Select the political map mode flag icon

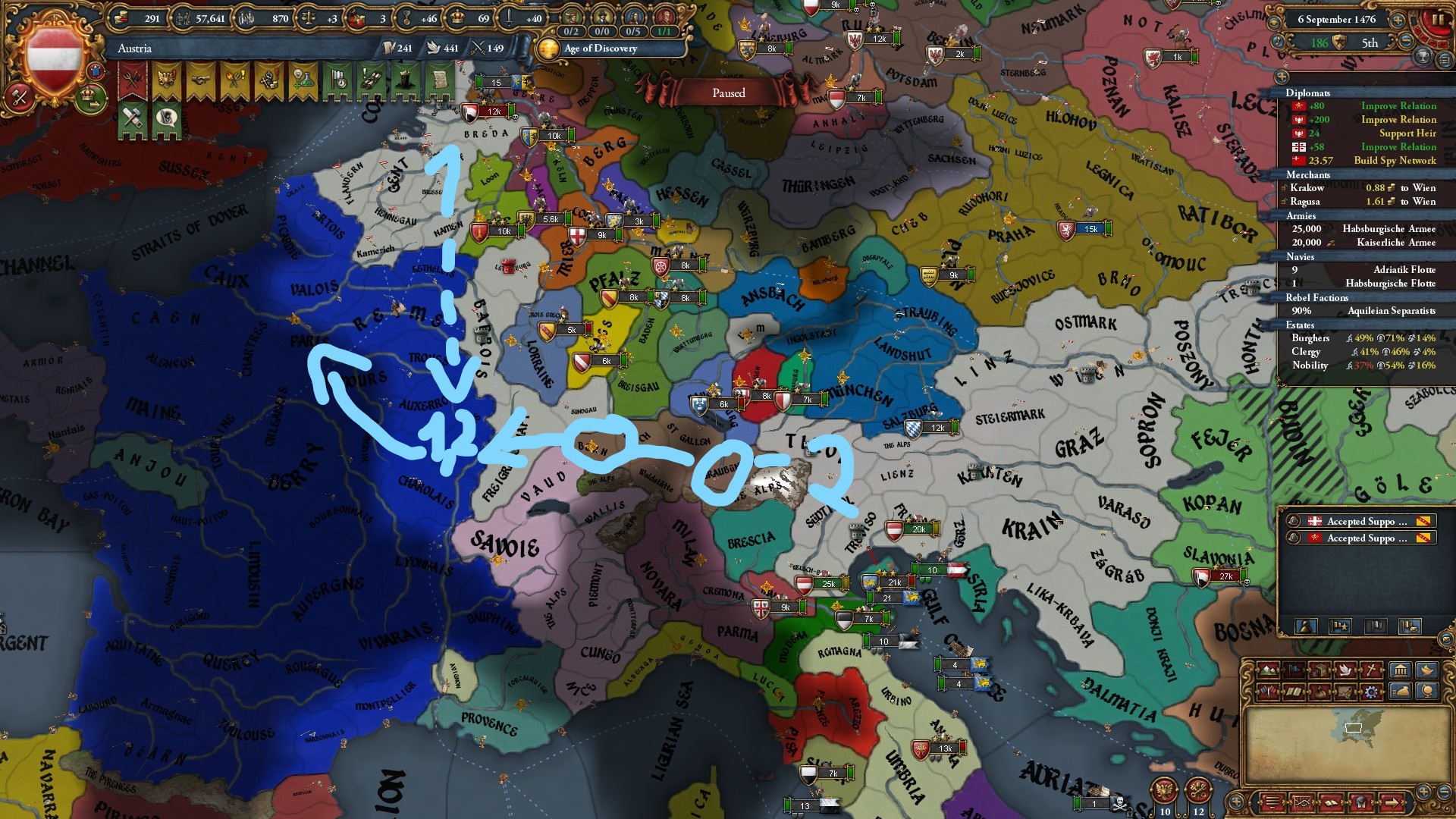point(1294,670)
